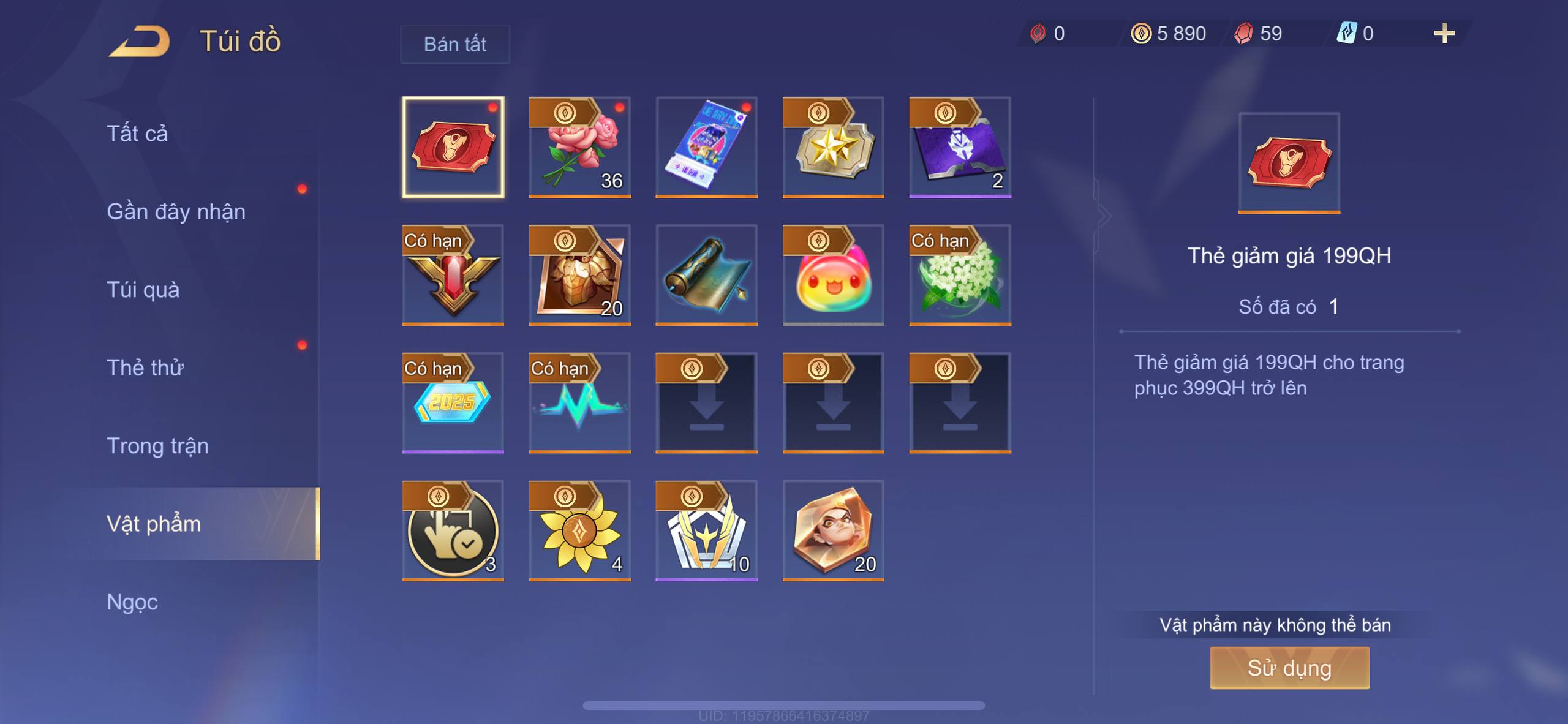Viewport: 1568px width, 724px height.
Task: Select the rainbow slime blob item
Action: point(833,275)
